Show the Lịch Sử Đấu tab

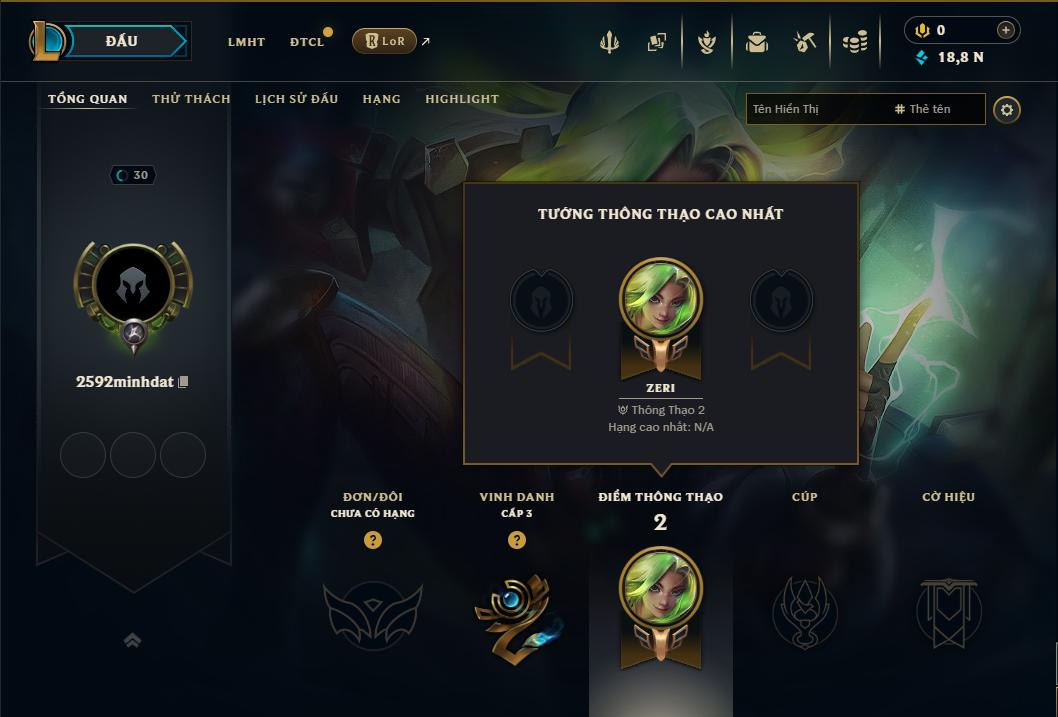click(296, 99)
